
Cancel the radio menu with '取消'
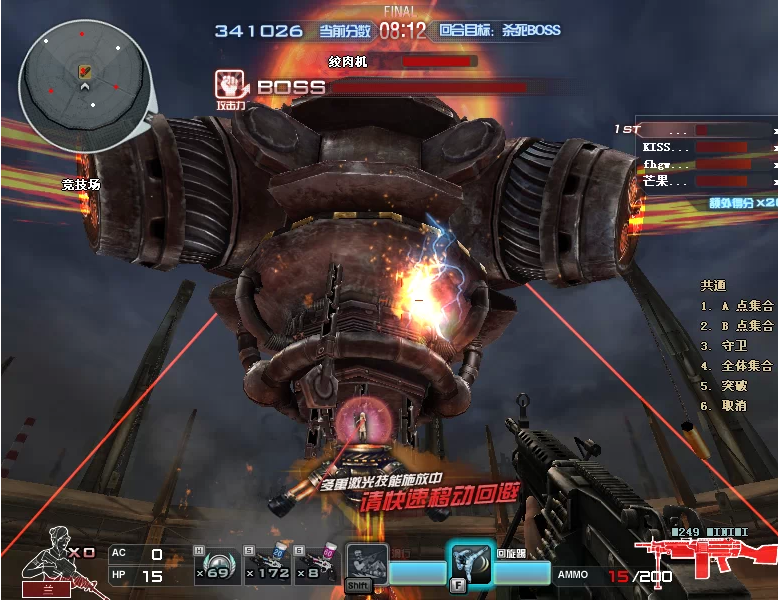(727, 406)
